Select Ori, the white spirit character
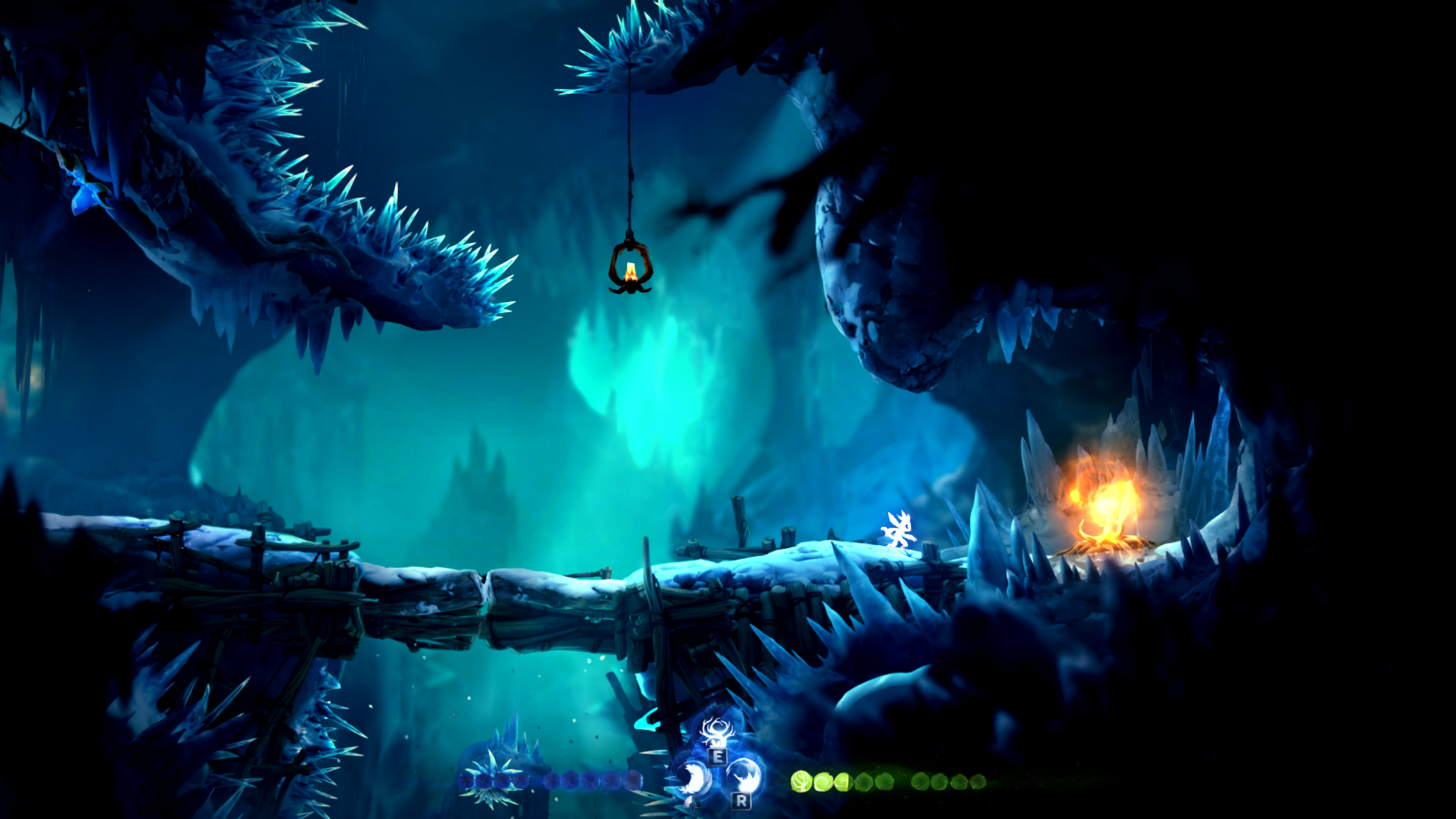The image size is (1456, 819). click(899, 530)
